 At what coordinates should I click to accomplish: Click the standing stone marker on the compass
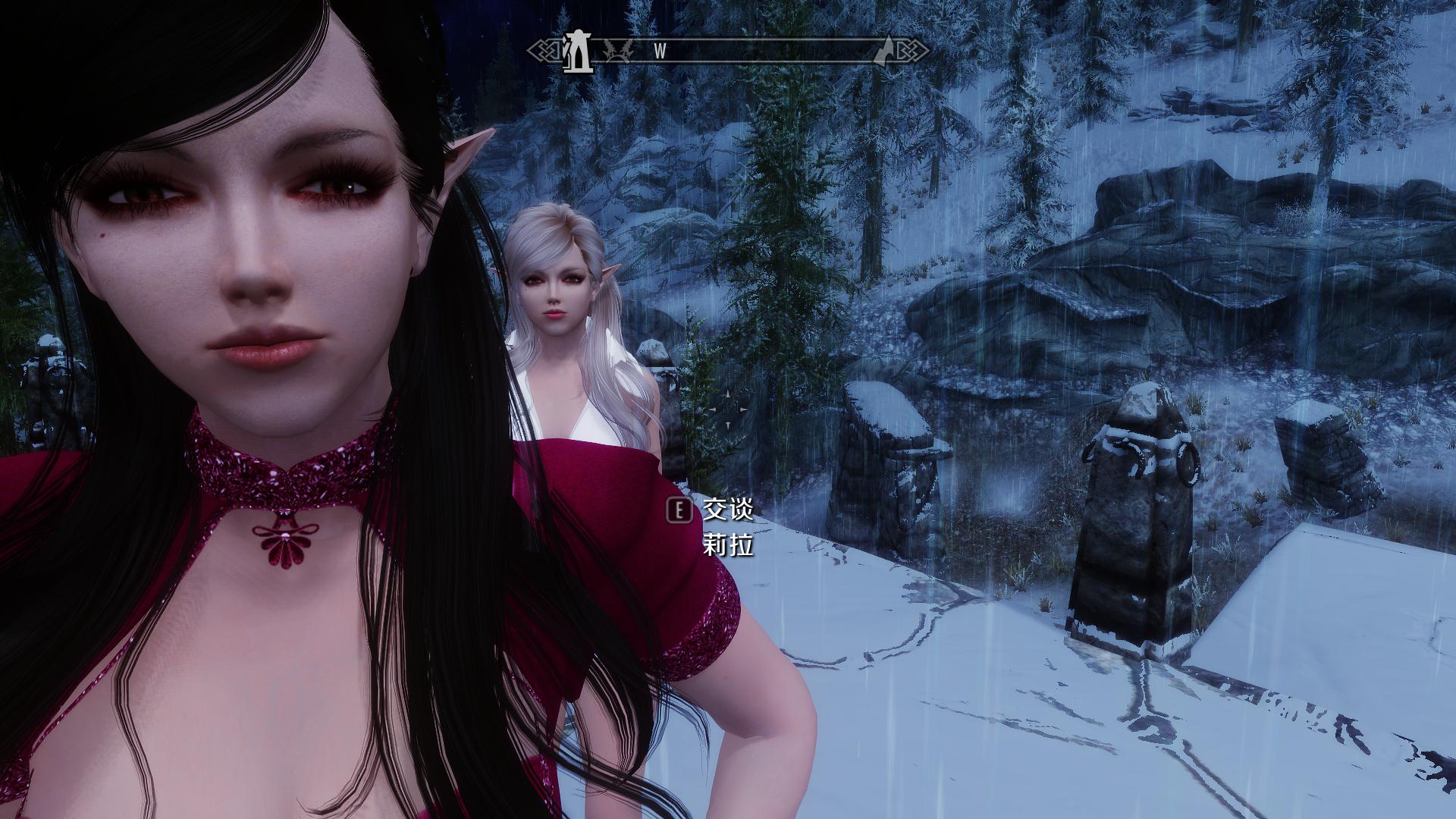pos(579,52)
